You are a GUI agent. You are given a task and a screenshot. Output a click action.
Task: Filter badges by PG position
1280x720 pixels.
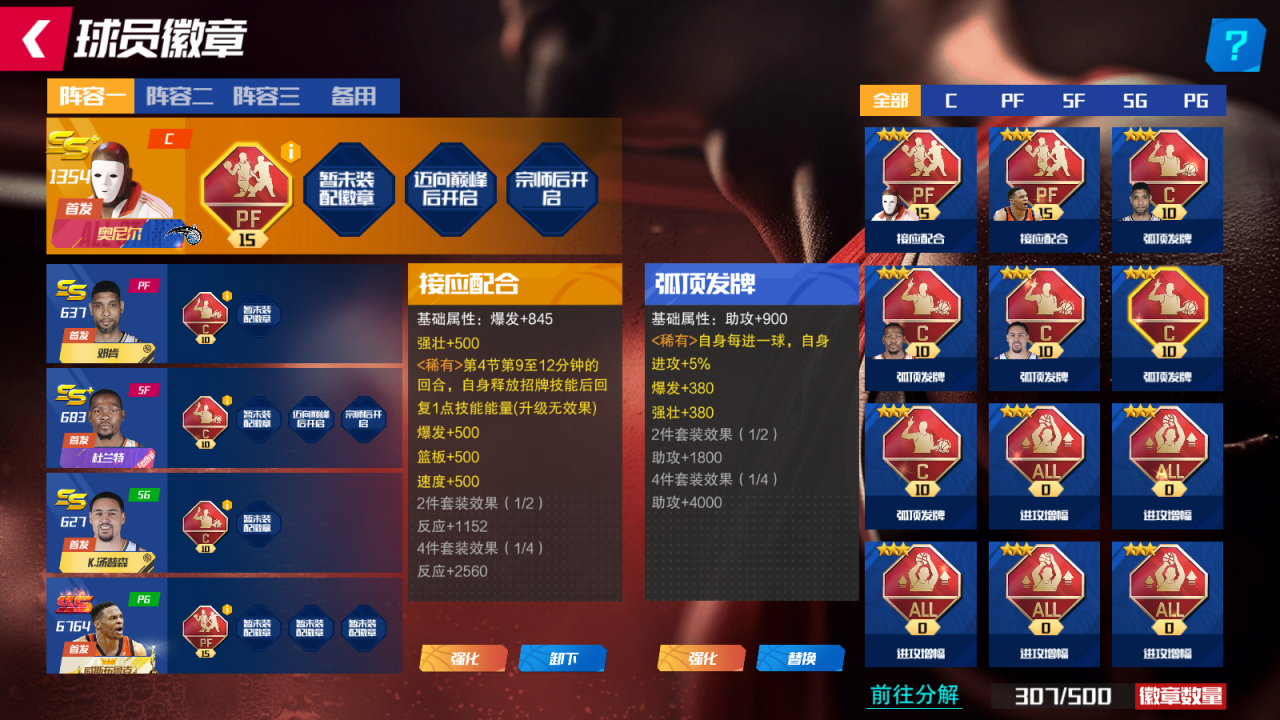click(1196, 100)
